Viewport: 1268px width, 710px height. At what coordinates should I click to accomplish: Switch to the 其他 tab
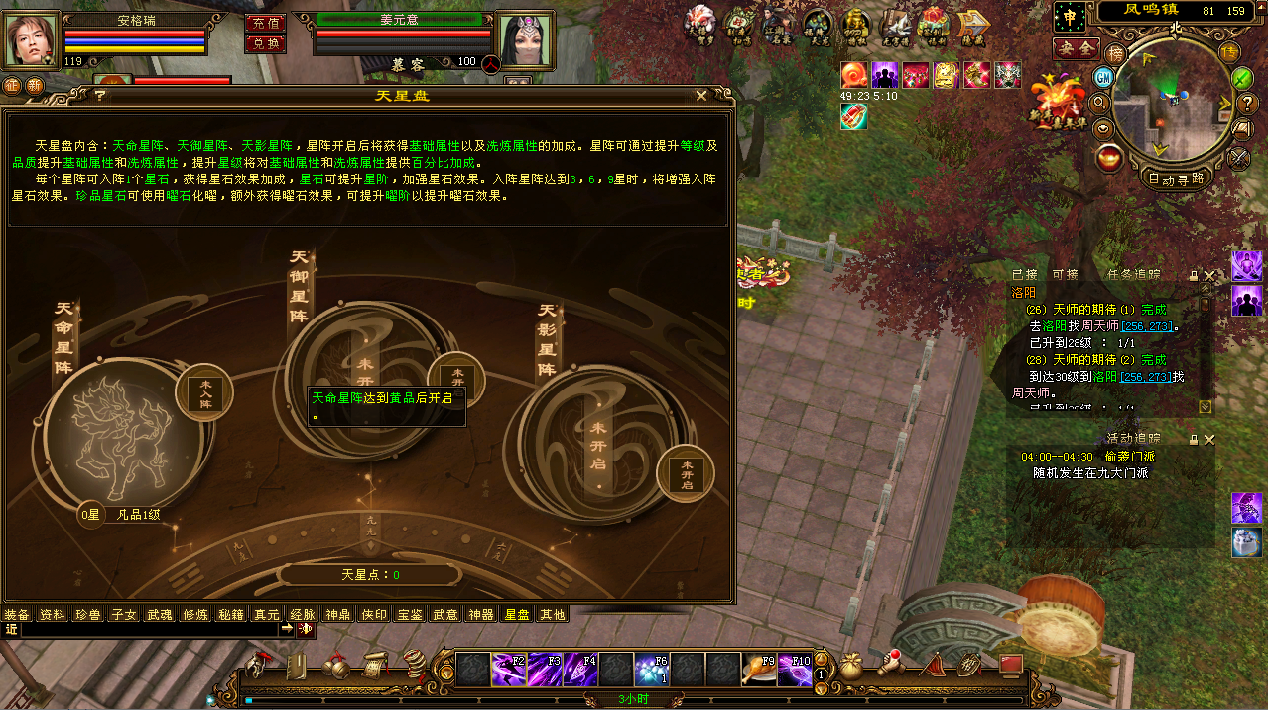coord(552,614)
